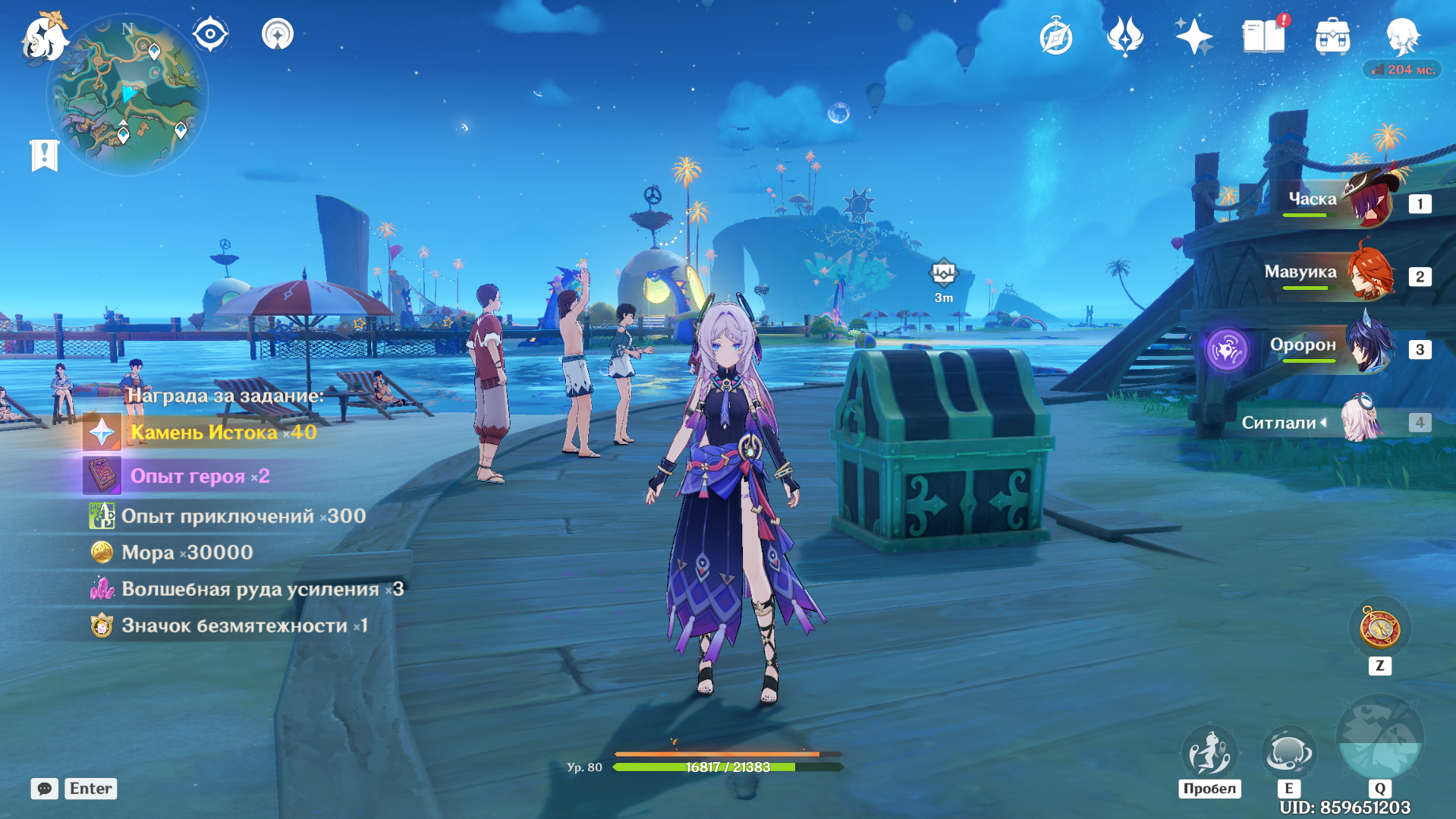Open the character profile screen icon
Viewport: 1456px width, 819px height.
point(1402,36)
